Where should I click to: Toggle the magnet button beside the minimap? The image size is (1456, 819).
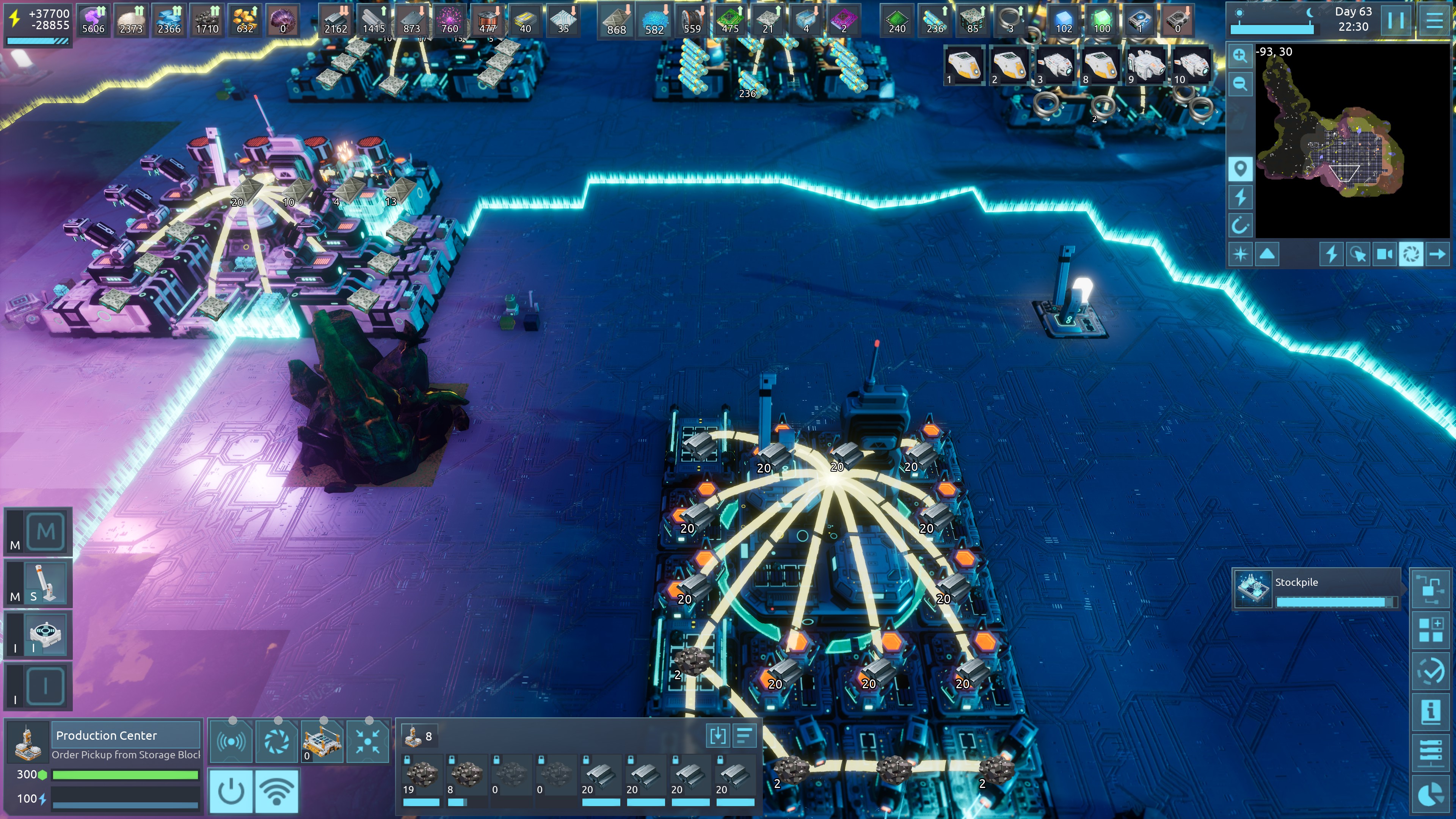click(1240, 226)
